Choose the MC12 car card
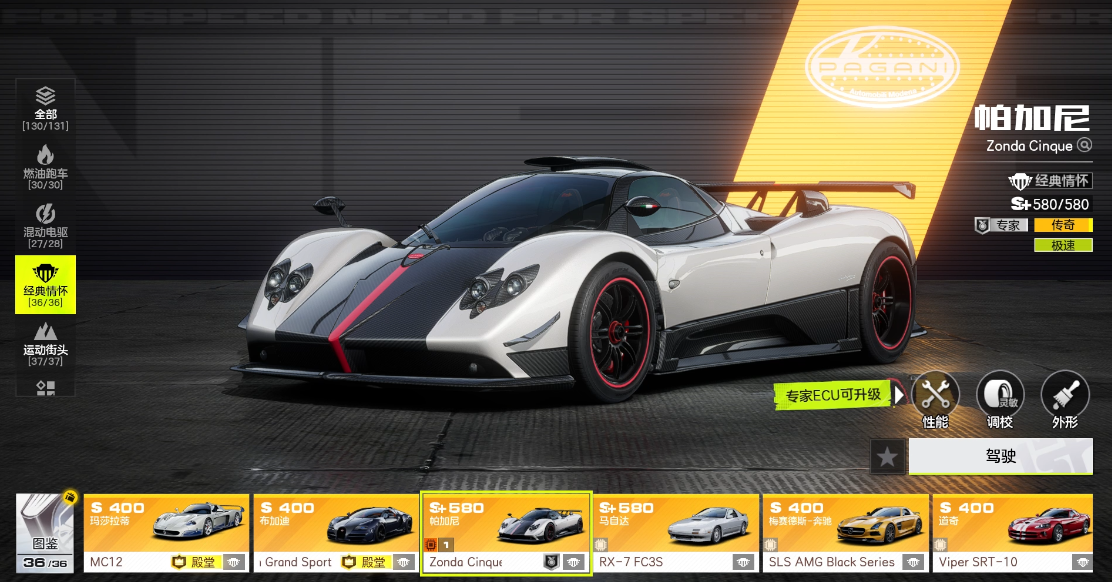 click(x=166, y=533)
